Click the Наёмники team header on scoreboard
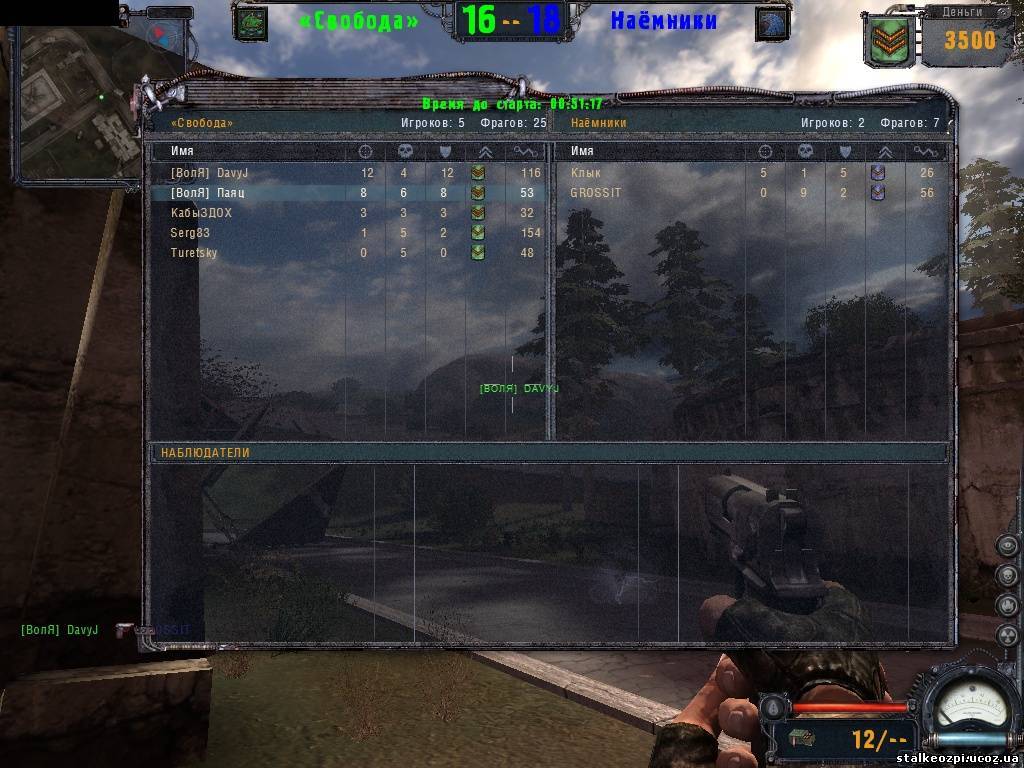This screenshot has width=1024, height=768. pos(599,123)
